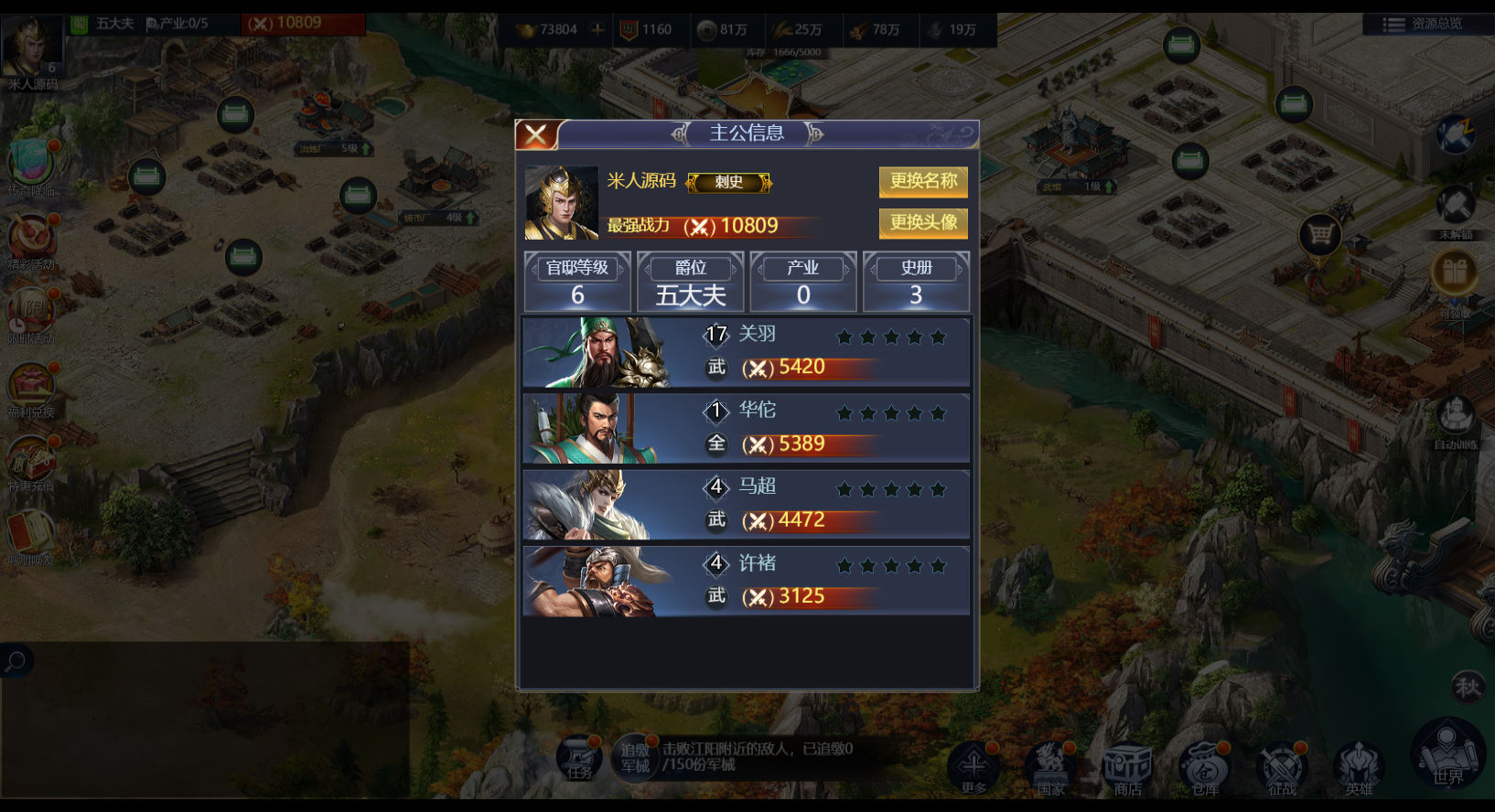Open the 国家 menu
The width and height of the screenshot is (1495, 812).
tap(1050, 766)
